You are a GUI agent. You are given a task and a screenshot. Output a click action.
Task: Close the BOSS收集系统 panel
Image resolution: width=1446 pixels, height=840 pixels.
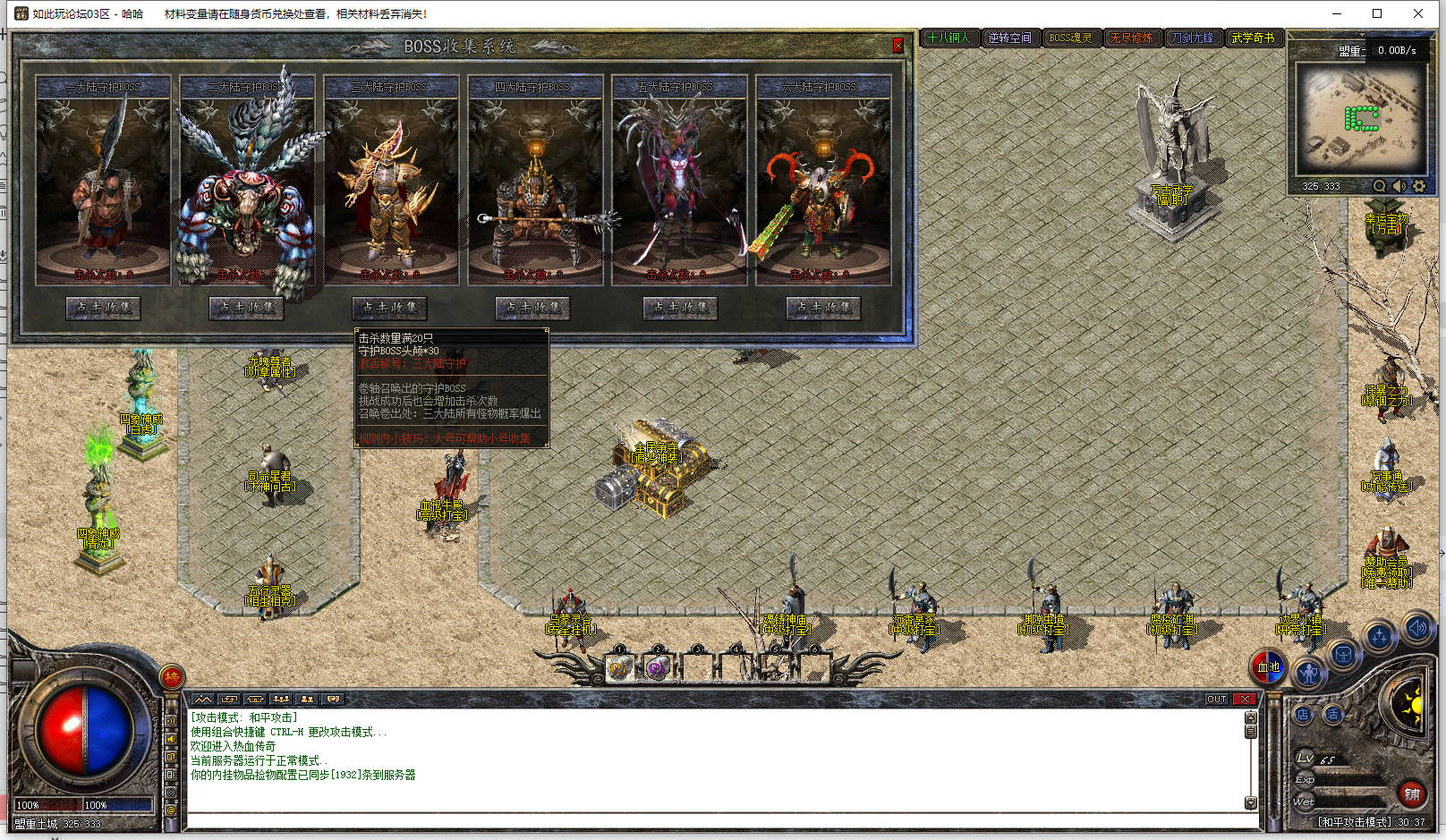tap(897, 45)
